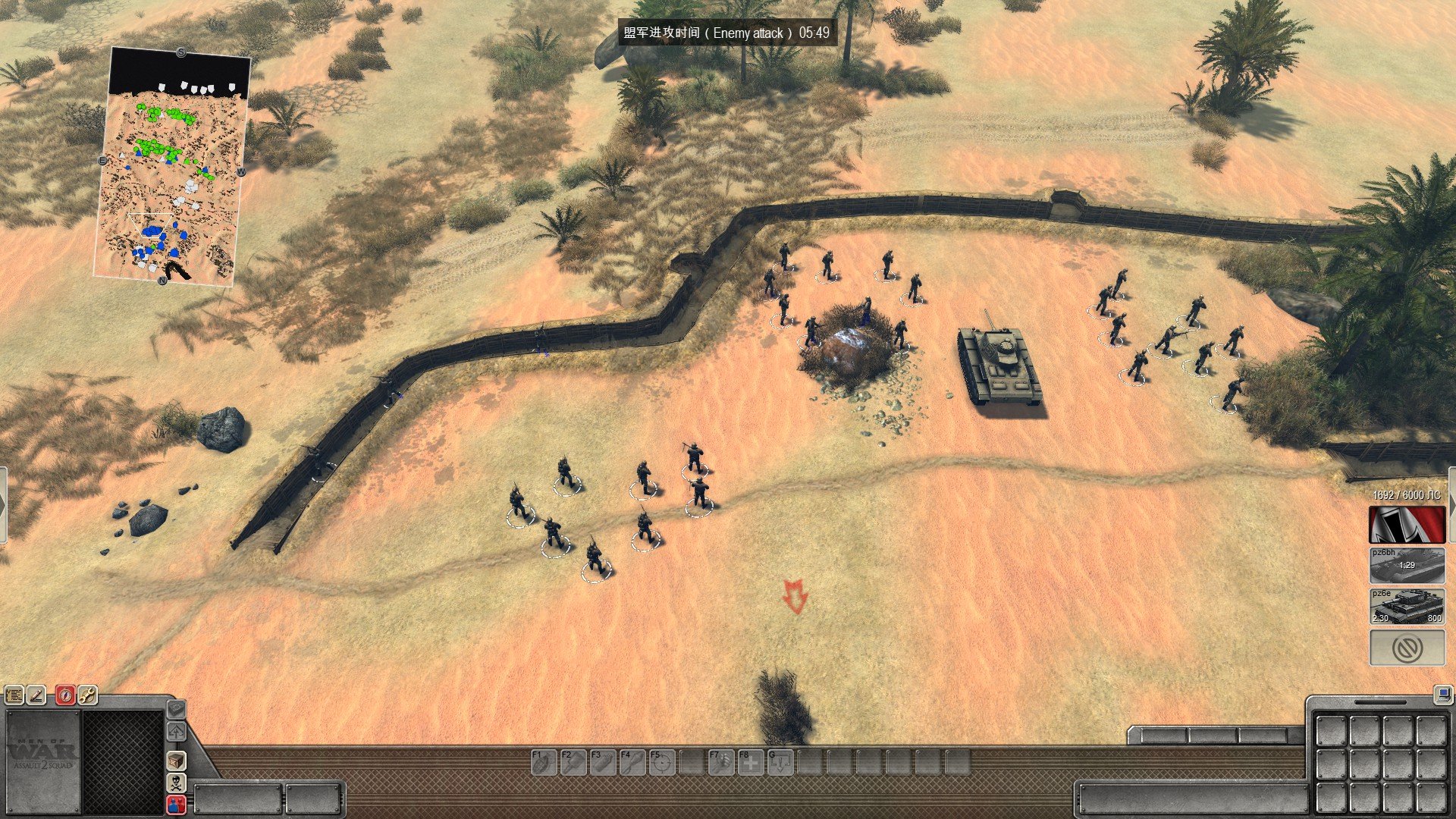
Task: Toggle the blue and red soldiers button
Action: coord(176,805)
